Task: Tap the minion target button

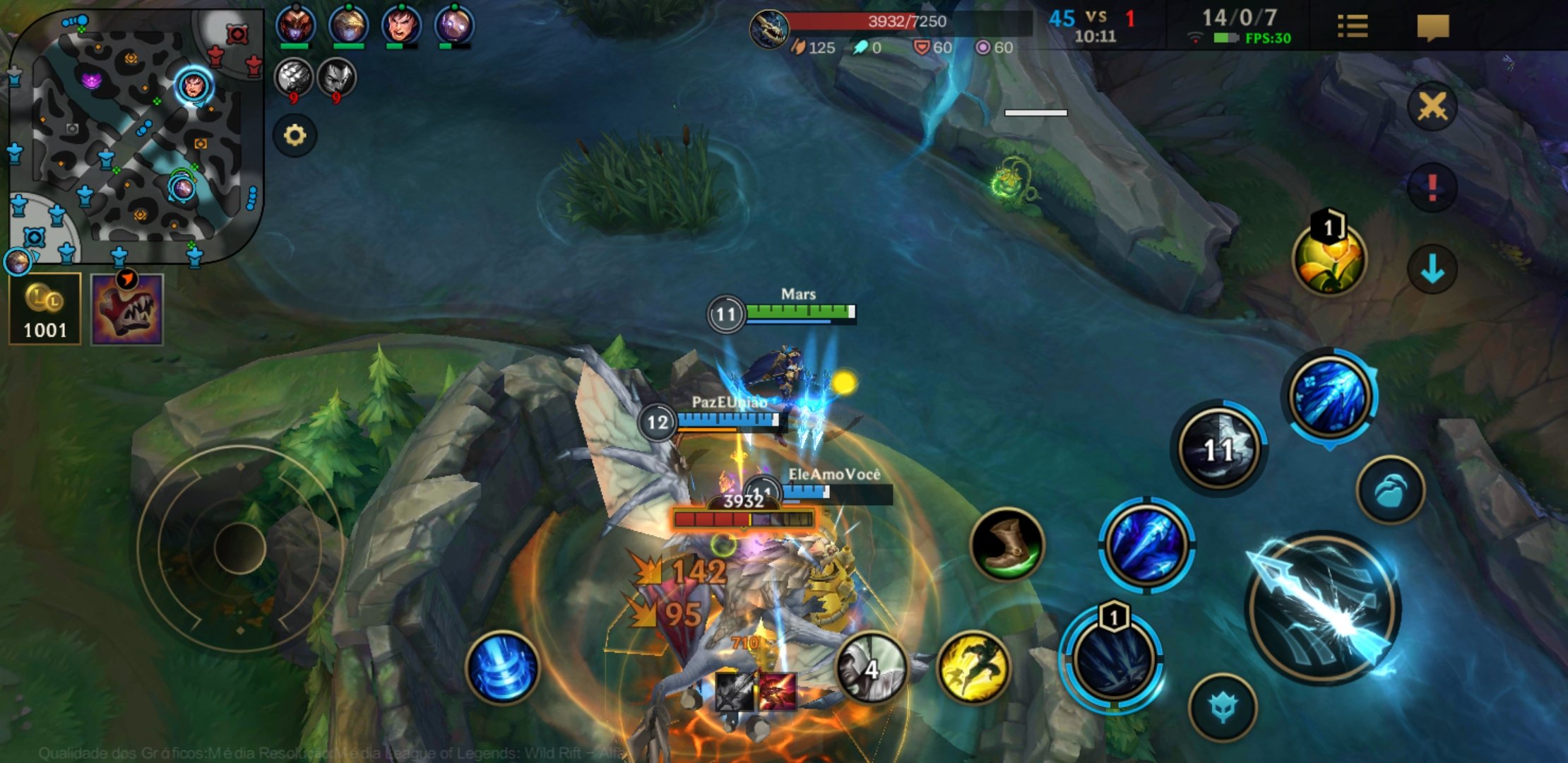Action: click(1390, 490)
